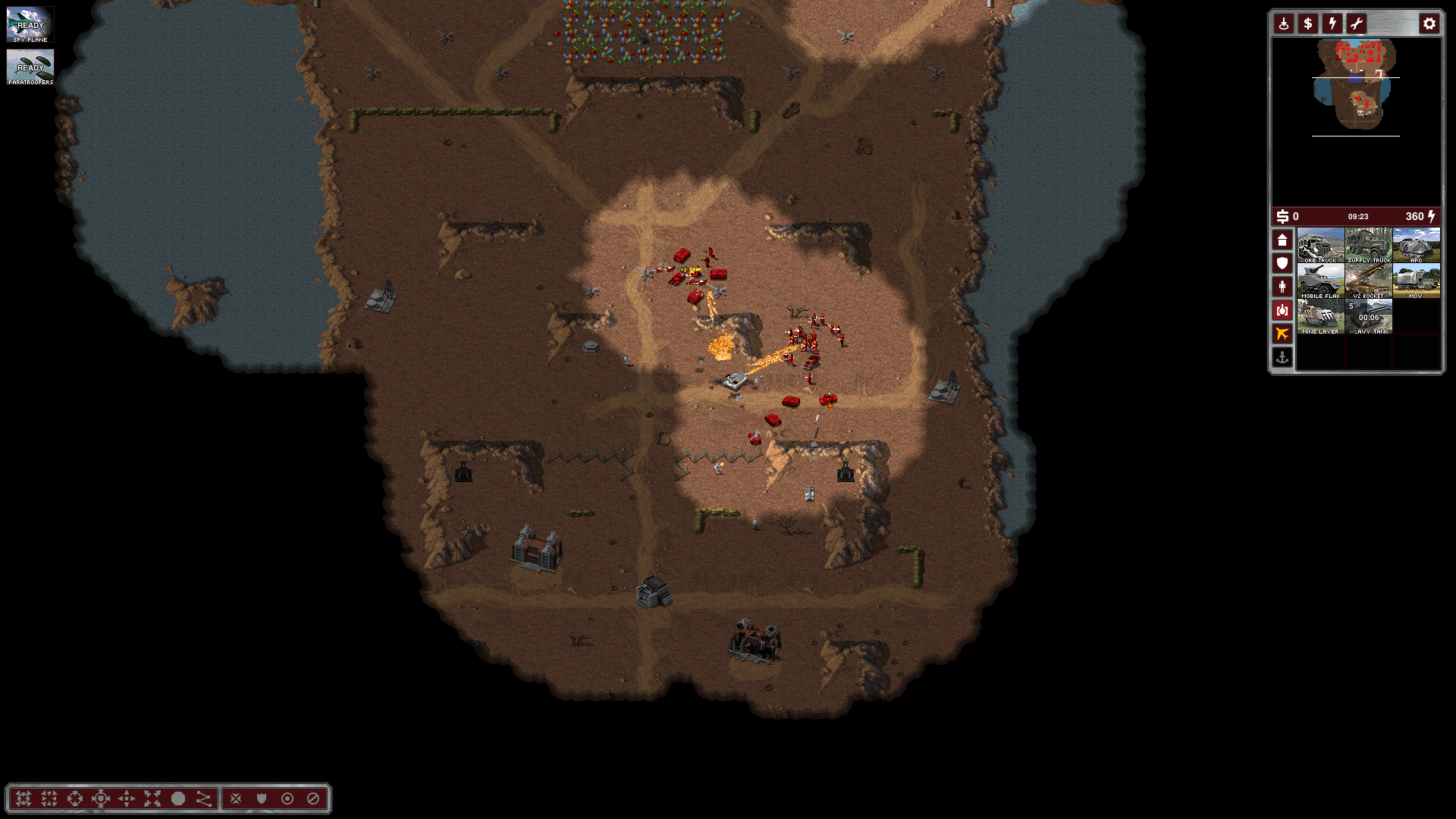Issue the Stop command octagon button
Image resolution: width=1456 pixels, height=819 pixels.
(178, 799)
